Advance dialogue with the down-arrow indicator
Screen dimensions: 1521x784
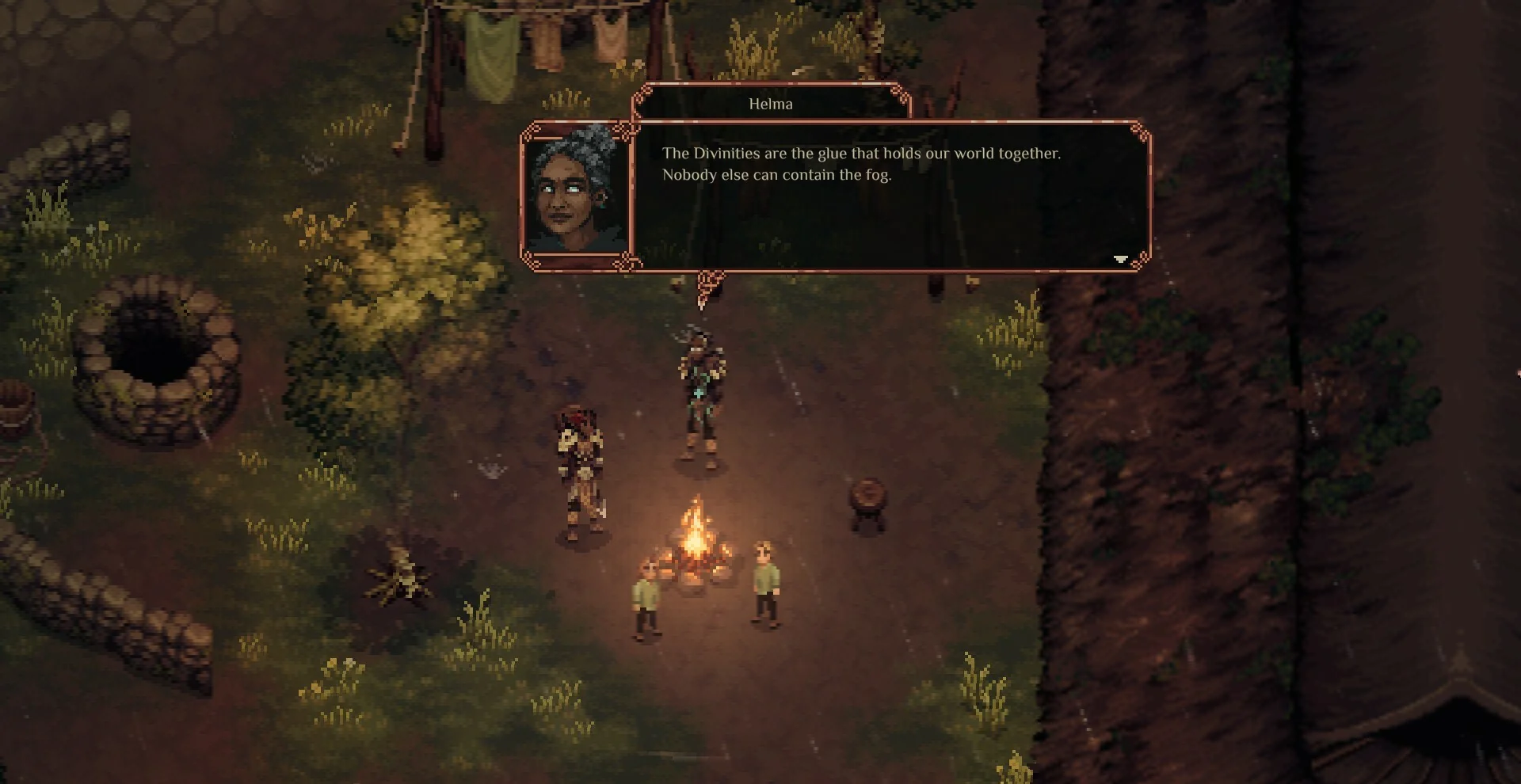pyautogui.click(x=1120, y=259)
